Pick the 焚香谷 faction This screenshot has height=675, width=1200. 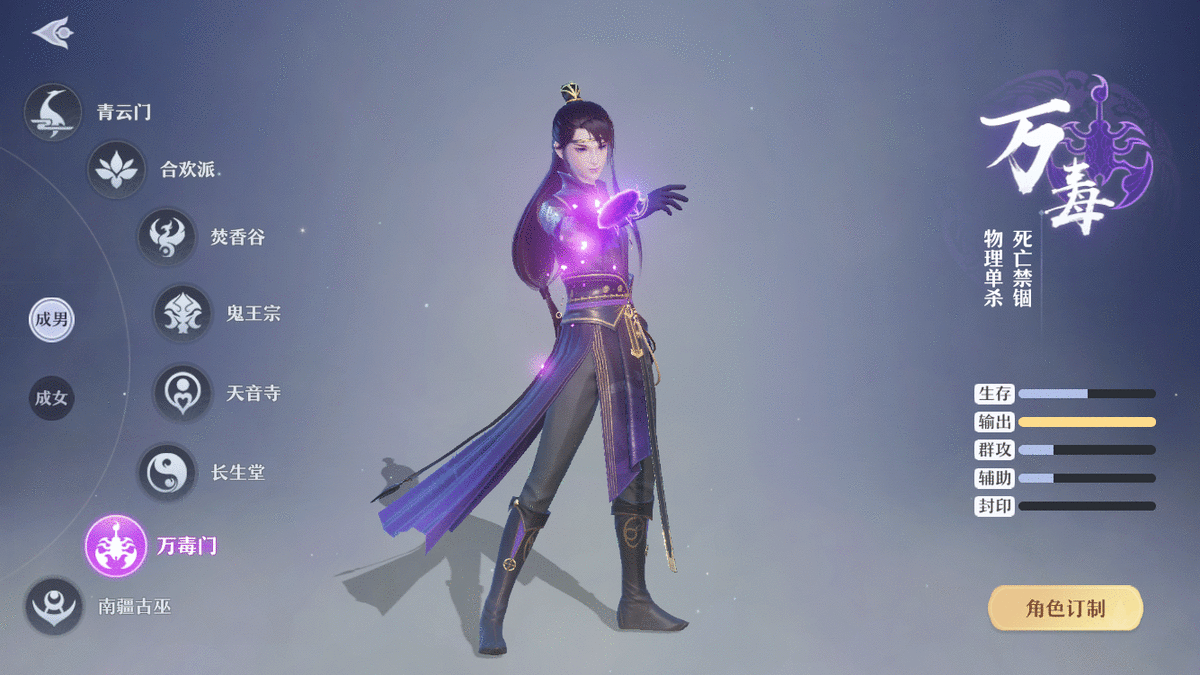coord(167,237)
